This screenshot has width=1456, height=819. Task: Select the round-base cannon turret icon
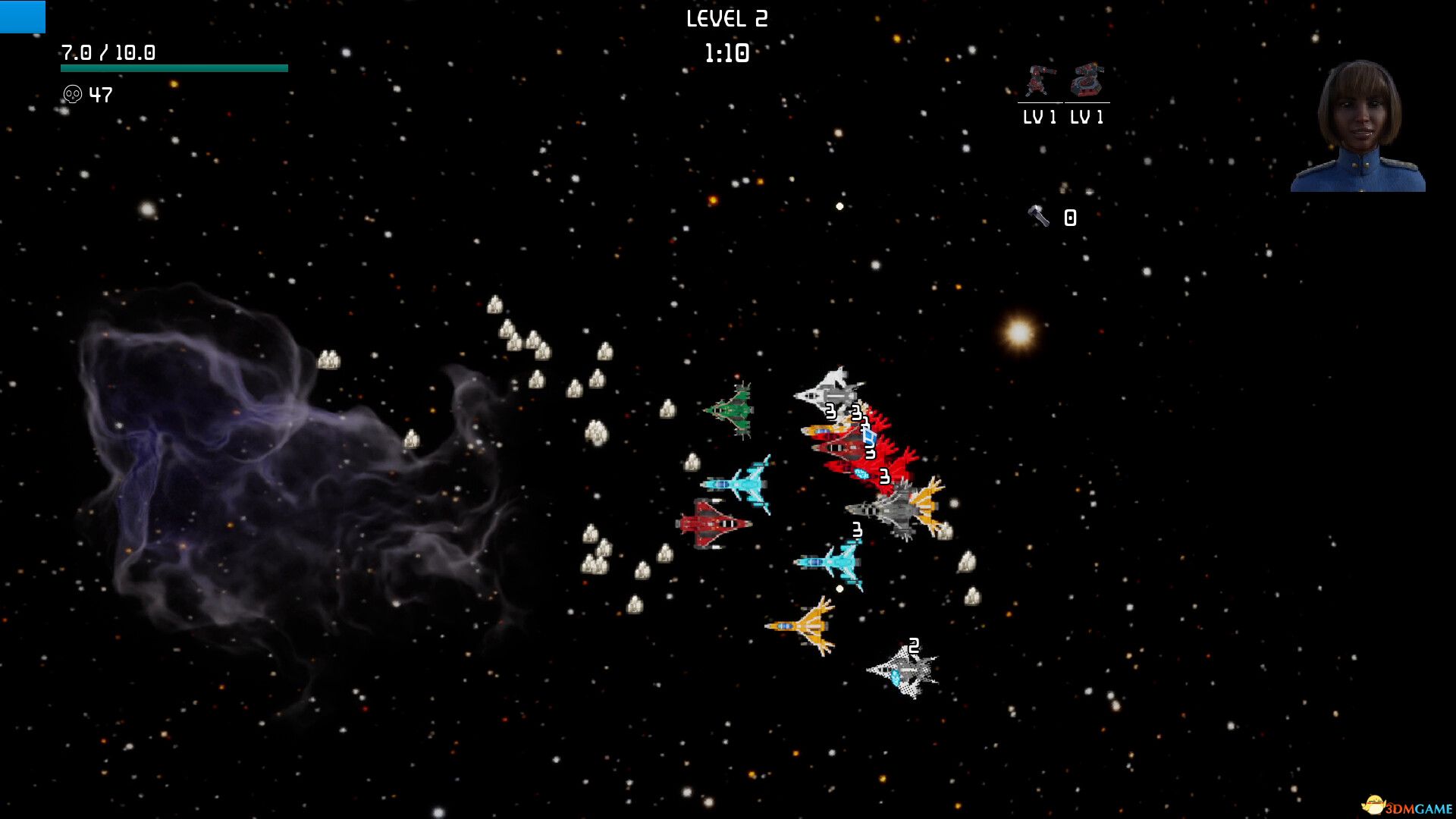pyautogui.click(x=1087, y=80)
